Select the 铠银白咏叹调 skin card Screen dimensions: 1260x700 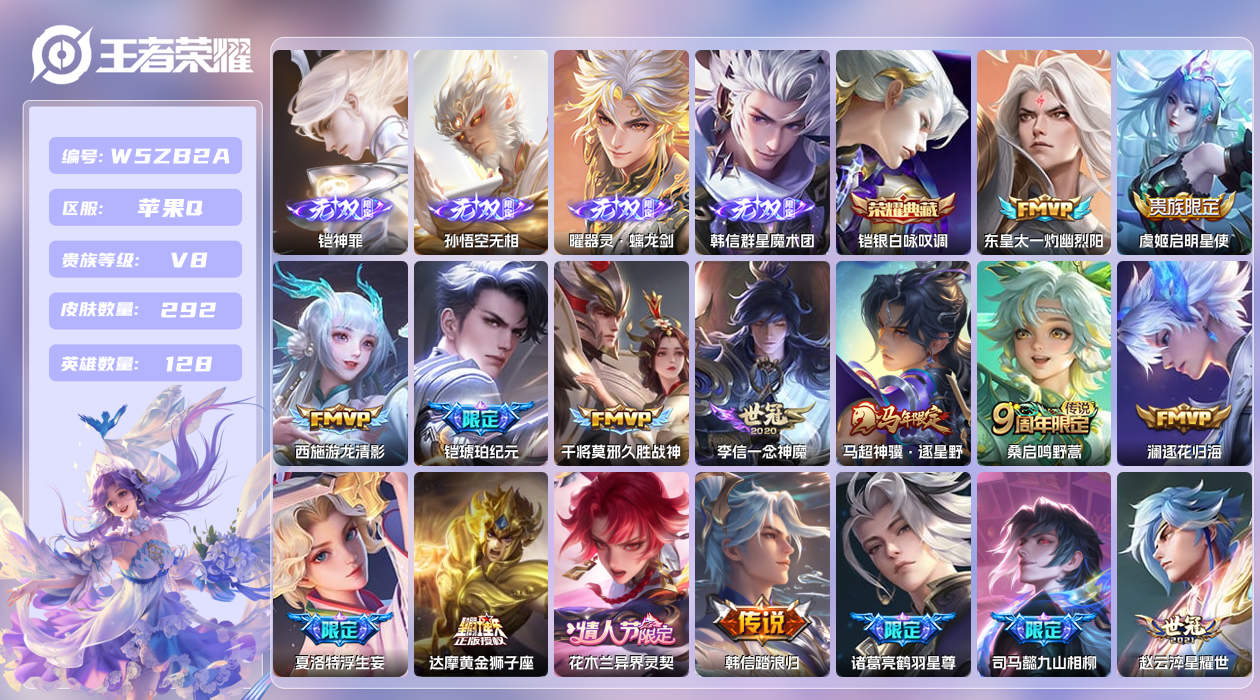(x=903, y=152)
